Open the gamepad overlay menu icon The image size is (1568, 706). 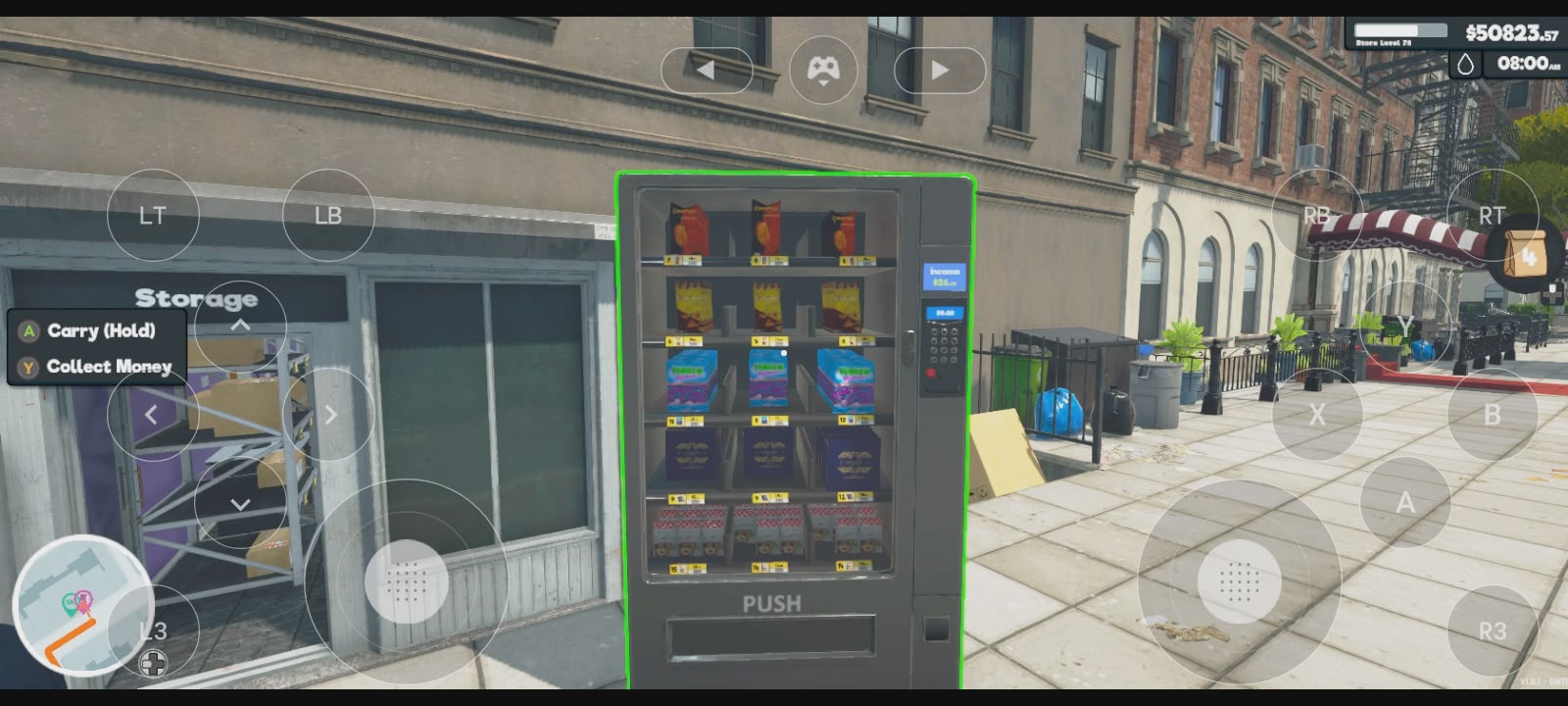pos(823,70)
